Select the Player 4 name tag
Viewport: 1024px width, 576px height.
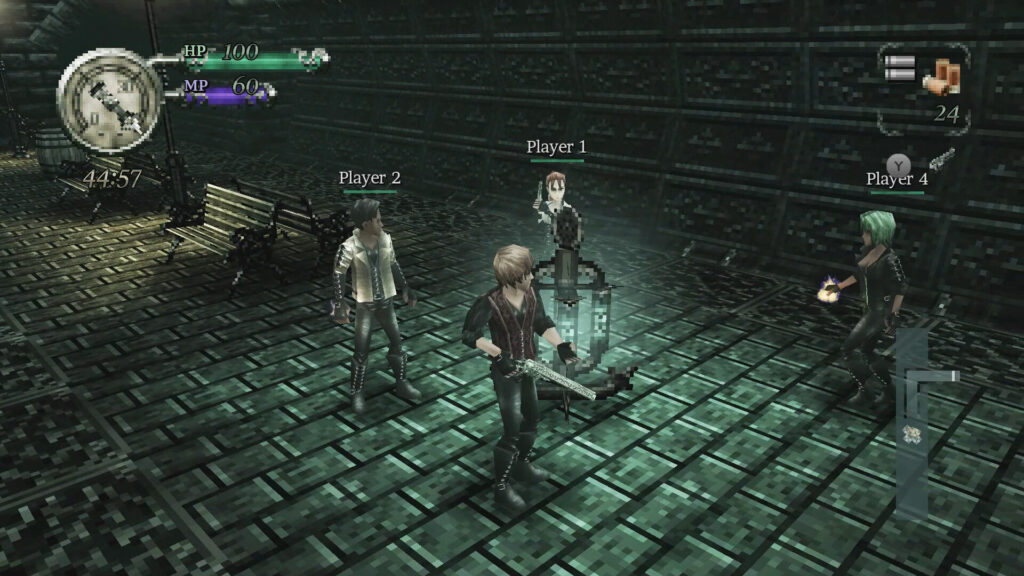pyautogui.click(x=897, y=179)
